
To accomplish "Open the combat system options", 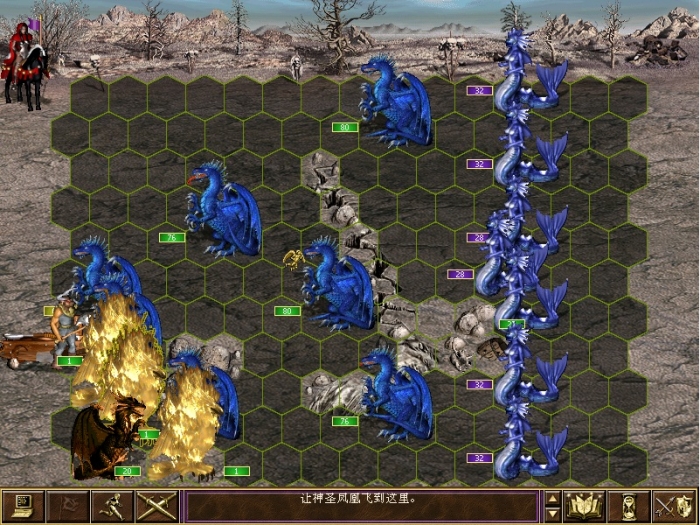I will tap(22, 506).
